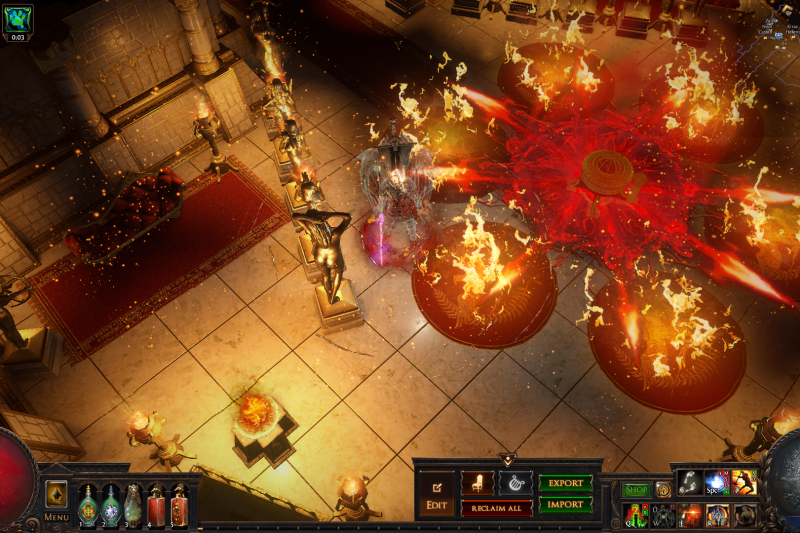Open the harp music button
Screen dimensions: 800x533
(x=516, y=482)
